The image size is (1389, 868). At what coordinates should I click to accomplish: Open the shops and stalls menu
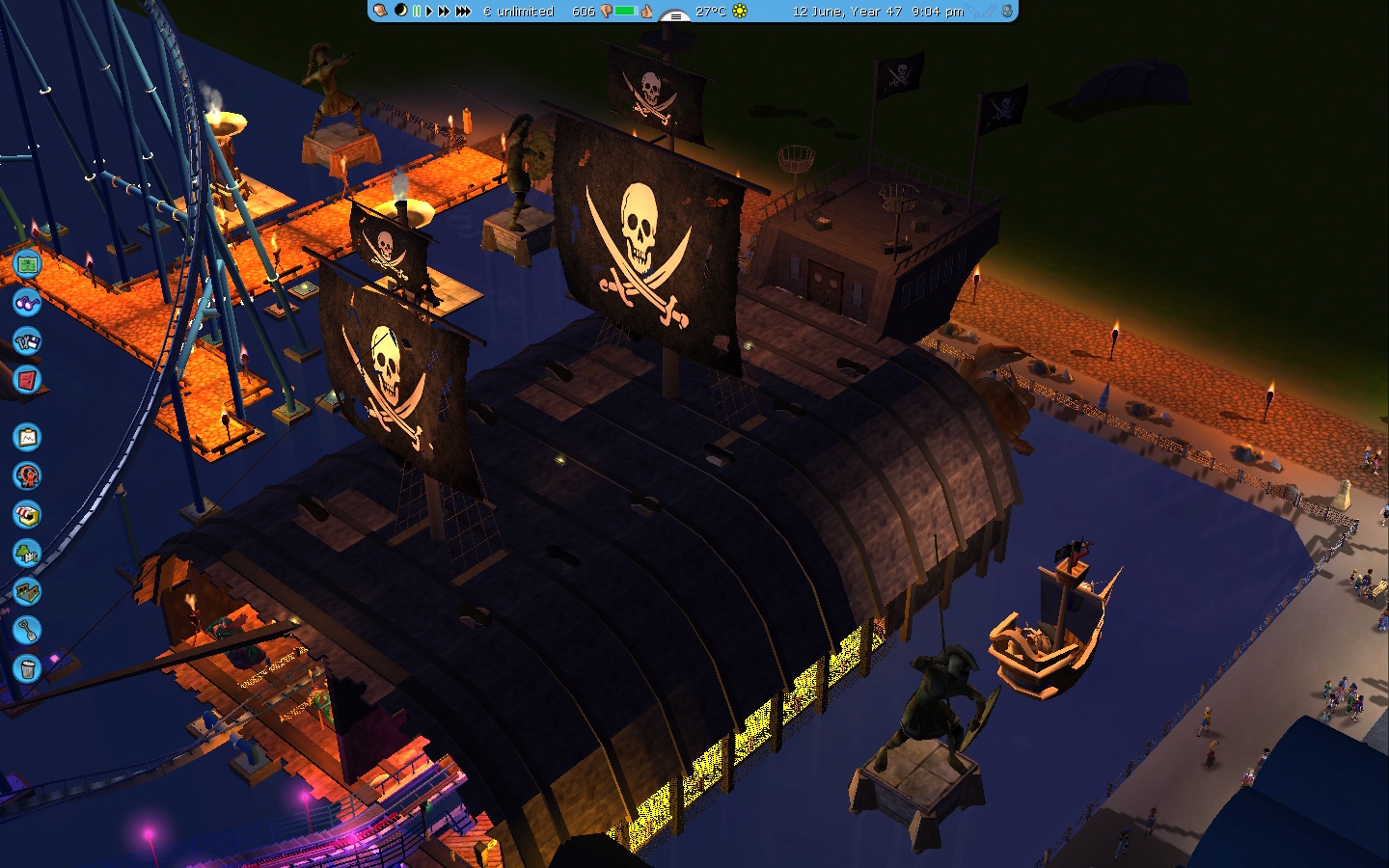tap(27, 515)
